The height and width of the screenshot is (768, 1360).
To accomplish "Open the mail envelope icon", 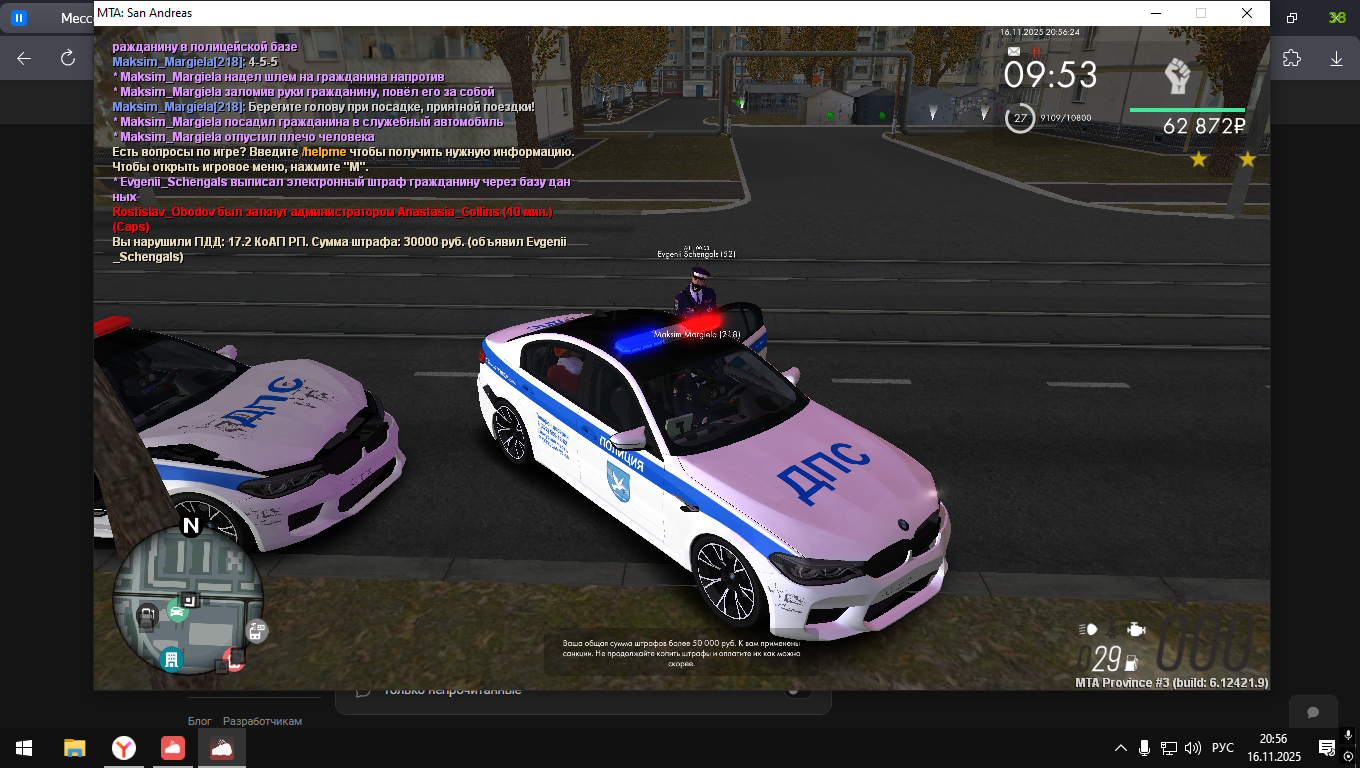I will (1014, 51).
